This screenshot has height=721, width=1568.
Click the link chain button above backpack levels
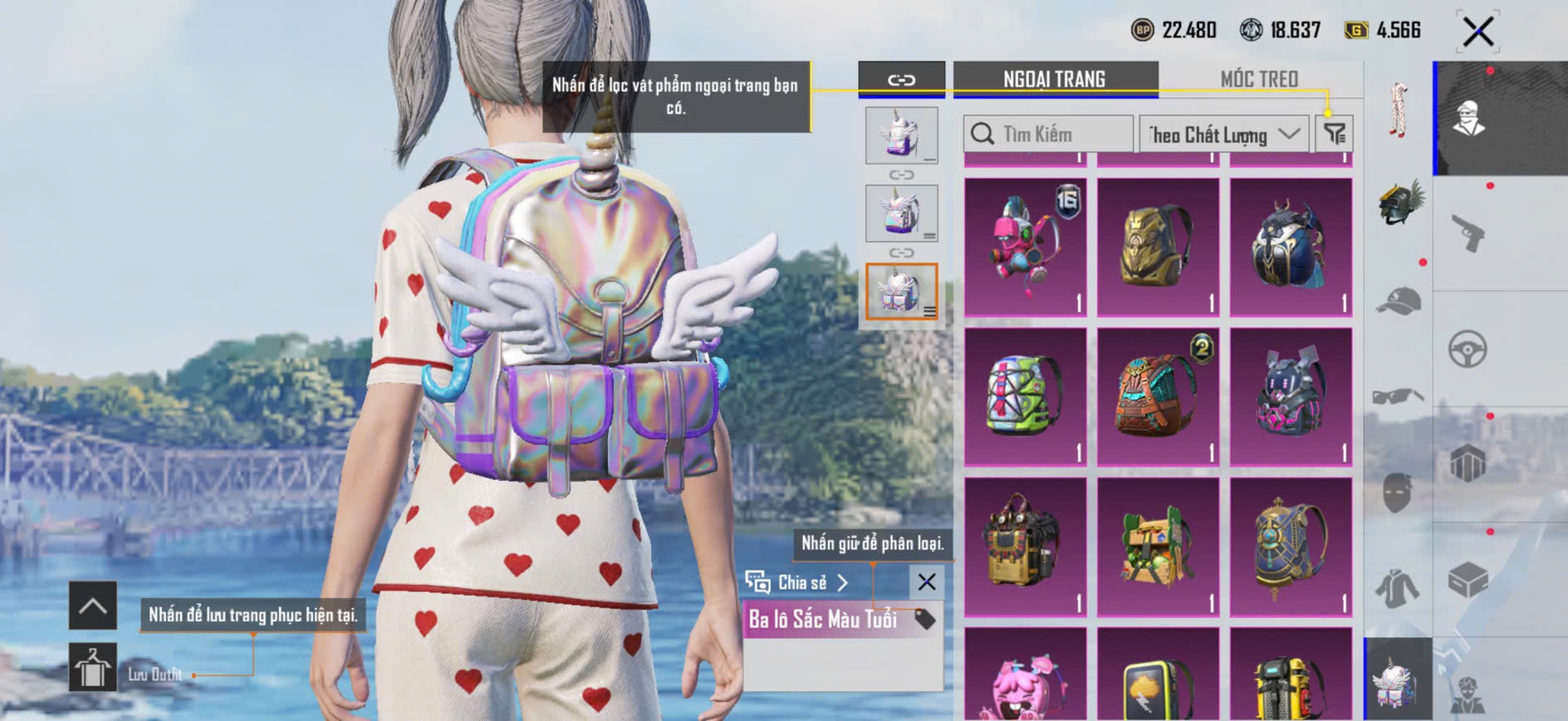[901, 81]
